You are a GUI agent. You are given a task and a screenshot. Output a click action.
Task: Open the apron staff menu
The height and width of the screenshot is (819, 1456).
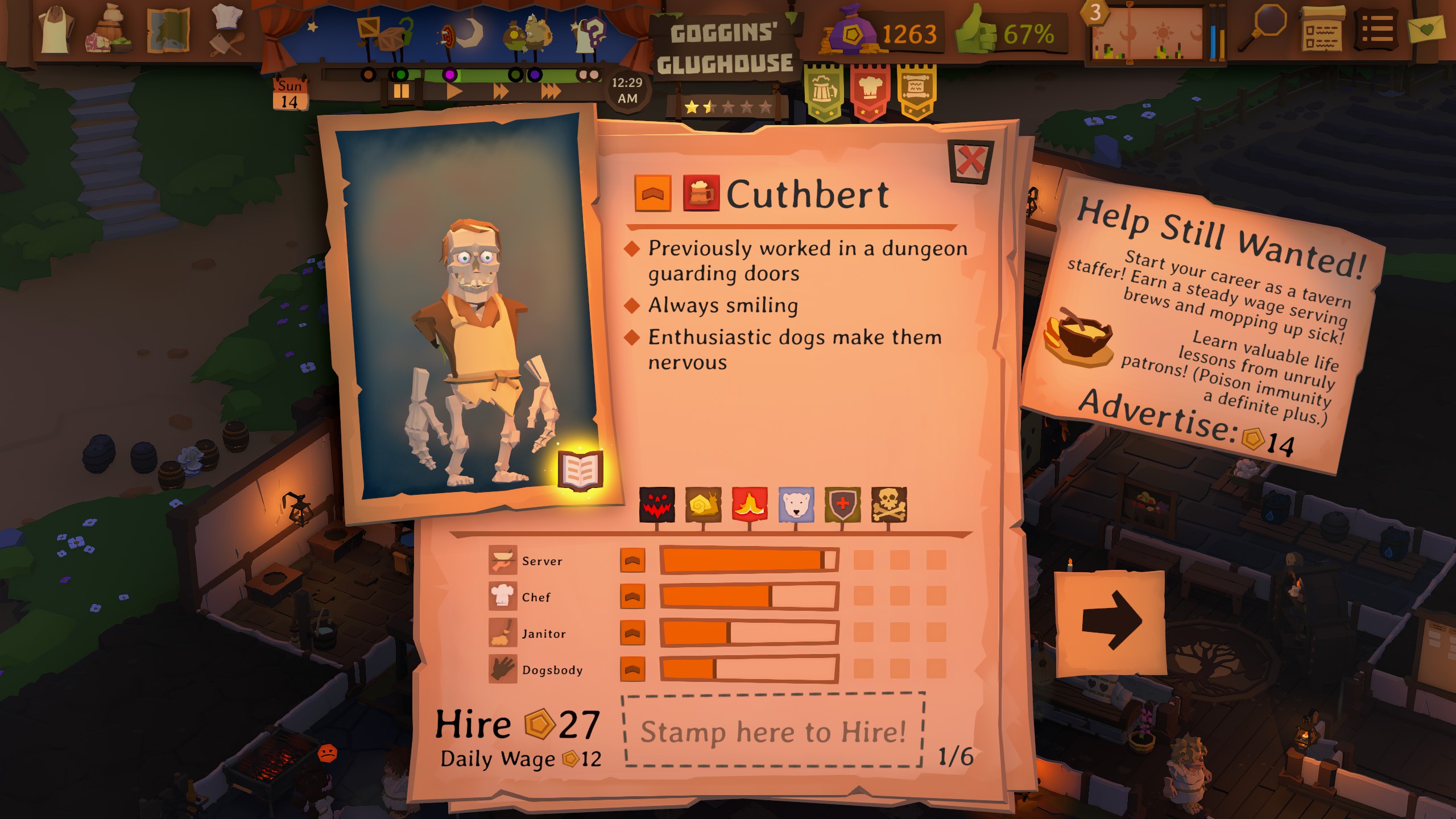coord(55,30)
